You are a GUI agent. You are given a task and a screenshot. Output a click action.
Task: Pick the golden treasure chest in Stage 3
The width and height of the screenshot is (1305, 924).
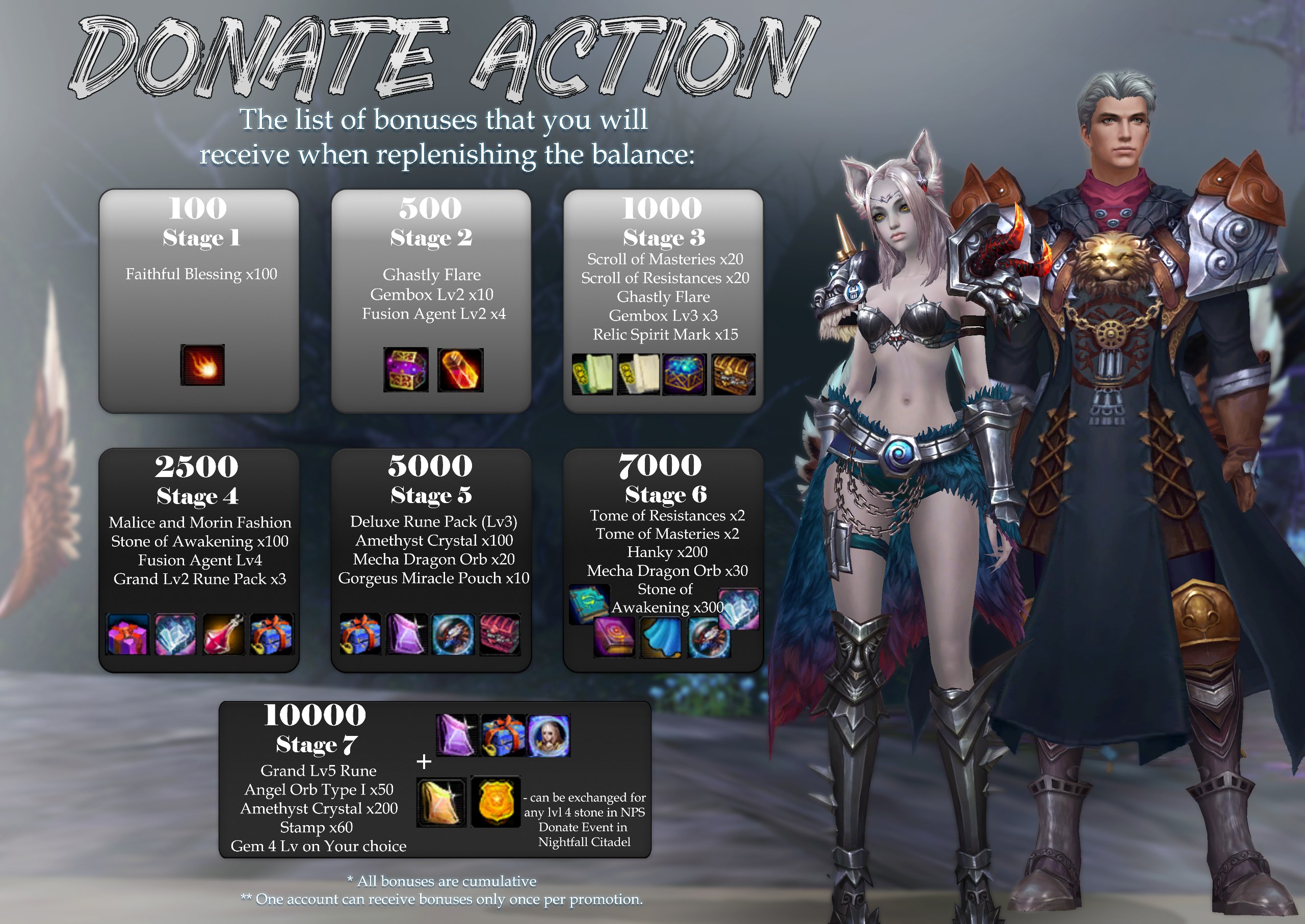coord(733,374)
